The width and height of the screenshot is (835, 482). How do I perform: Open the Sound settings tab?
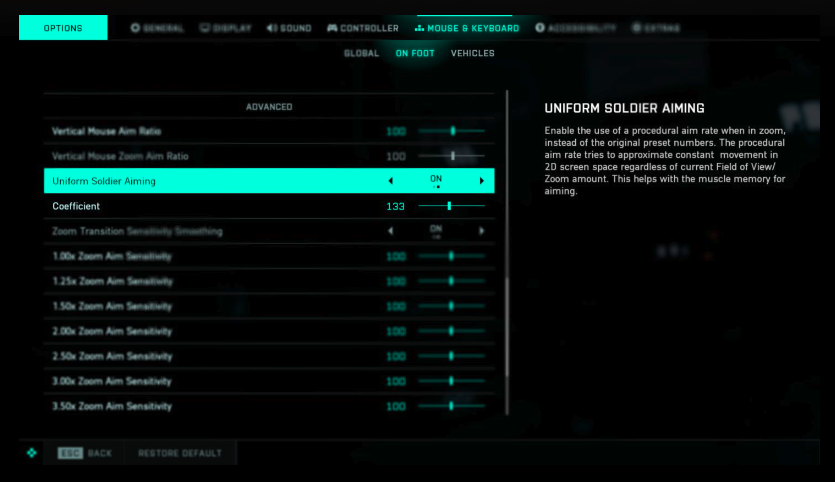coord(289,28)
